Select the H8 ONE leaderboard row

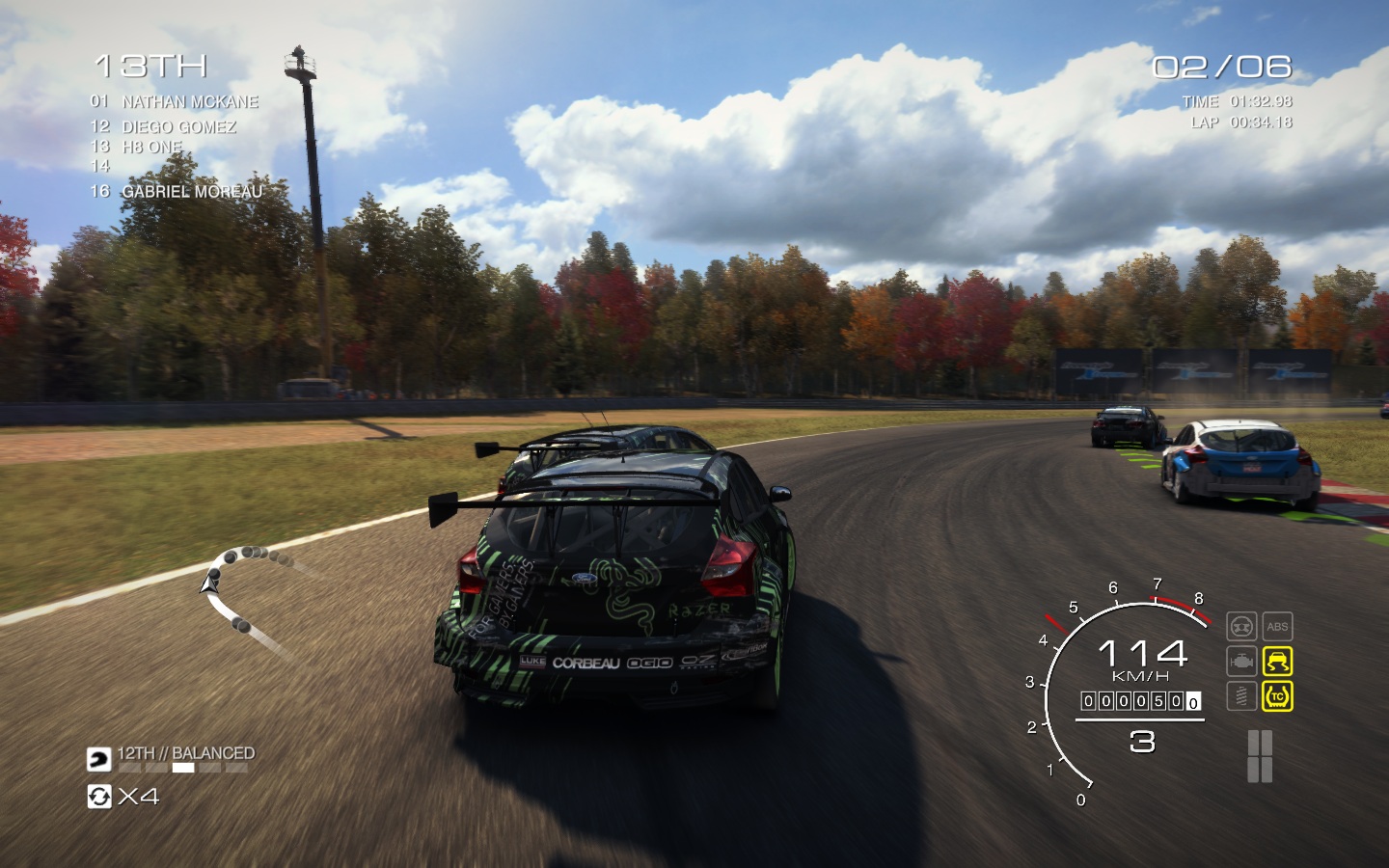[151, 147]
